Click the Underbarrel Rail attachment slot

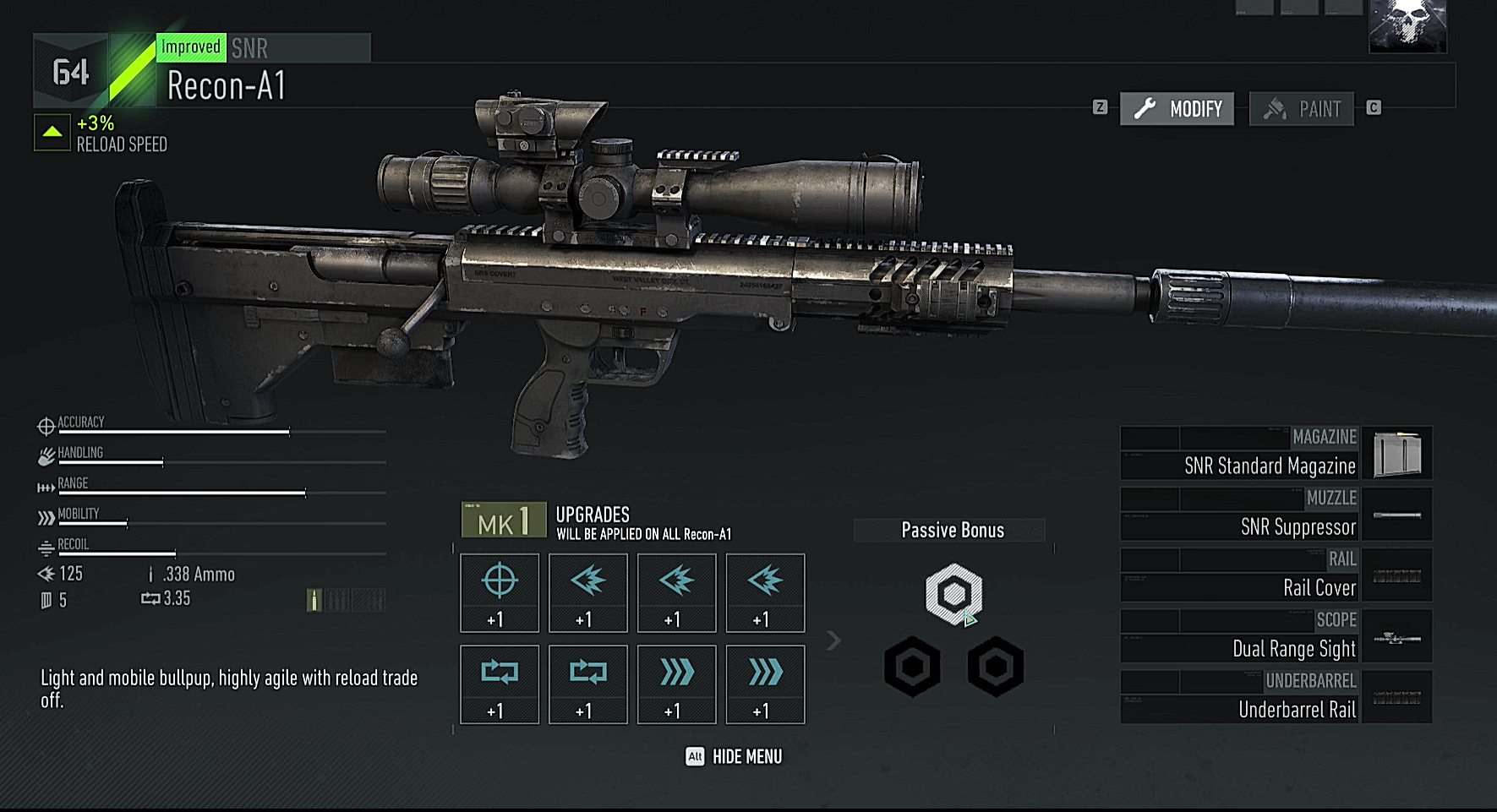tap(1276, 697)
